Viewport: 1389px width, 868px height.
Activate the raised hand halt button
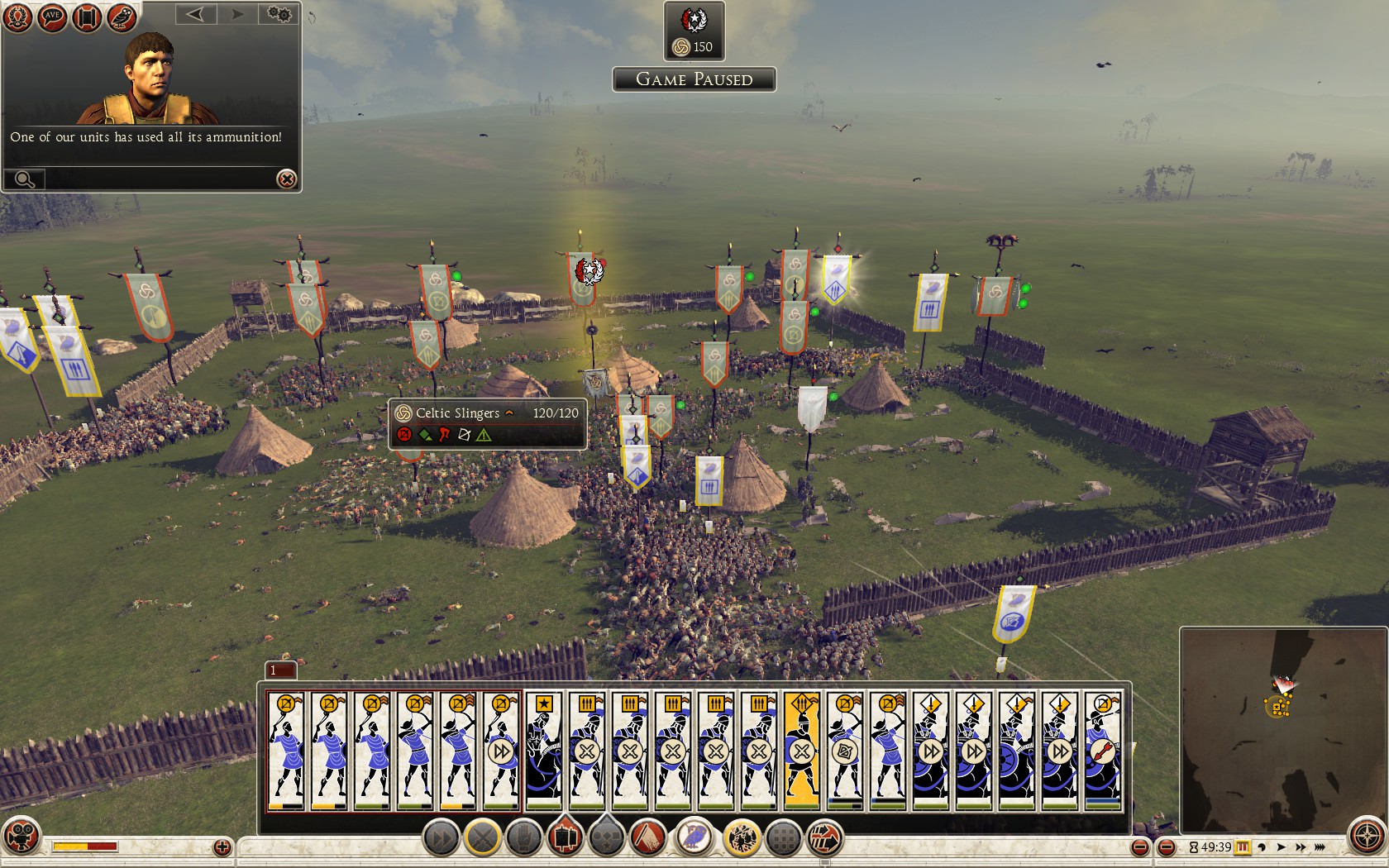tap(524, 838)
